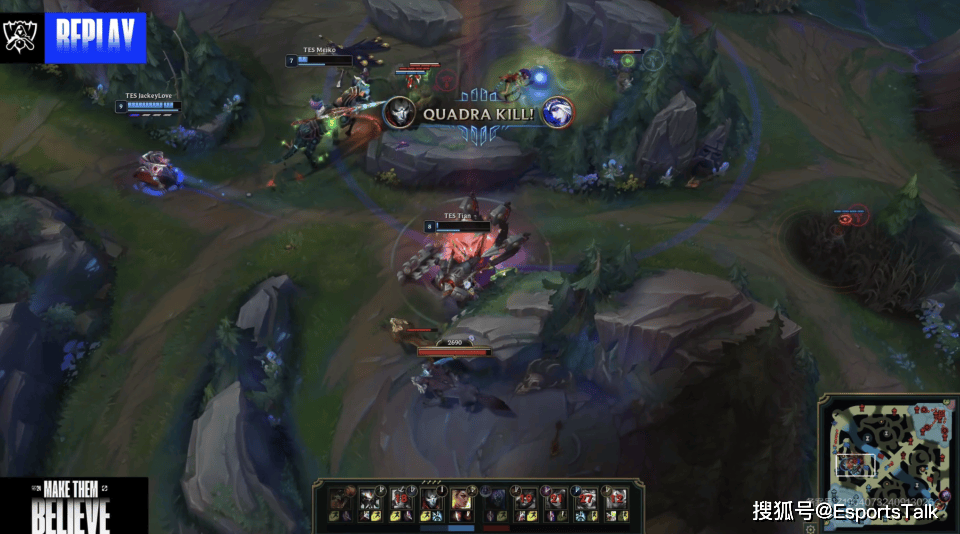The height and width of the screenshot is (534, 960).
Task: Click the champion portrait with the 27 timer
Action: (585, 499)
